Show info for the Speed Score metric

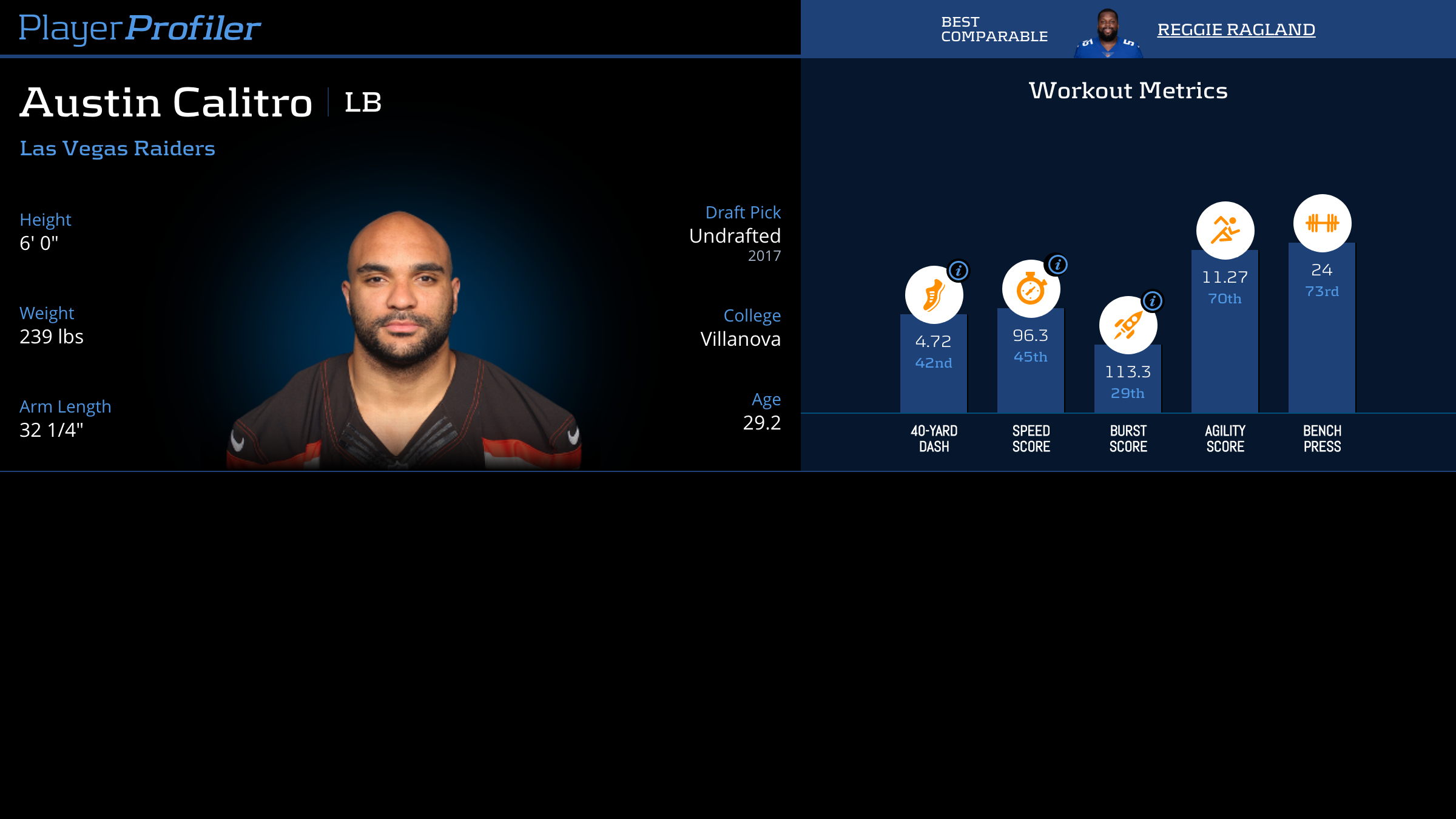1057,265
